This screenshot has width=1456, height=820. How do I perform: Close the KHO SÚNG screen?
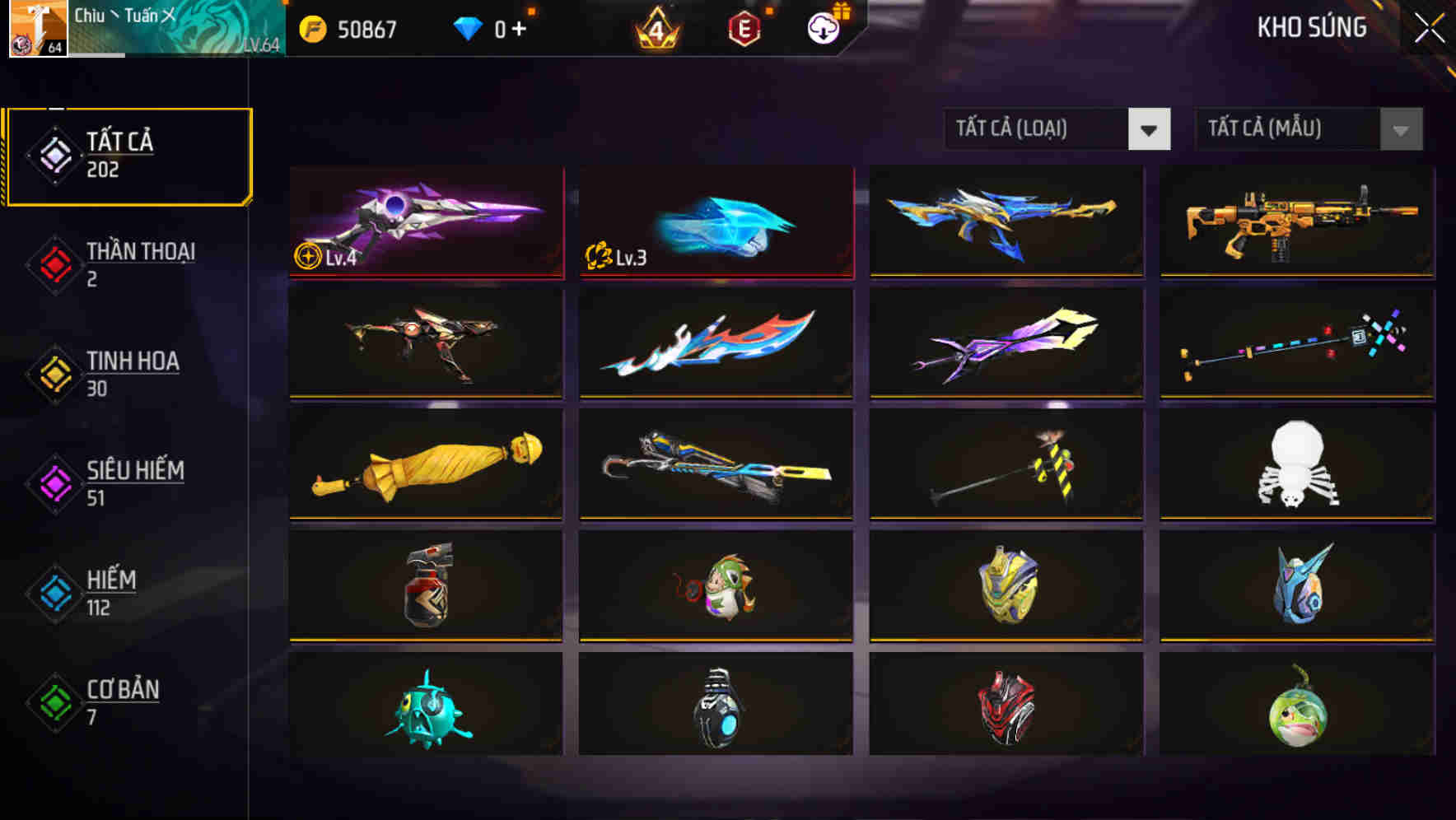(x=1426, y=26)
